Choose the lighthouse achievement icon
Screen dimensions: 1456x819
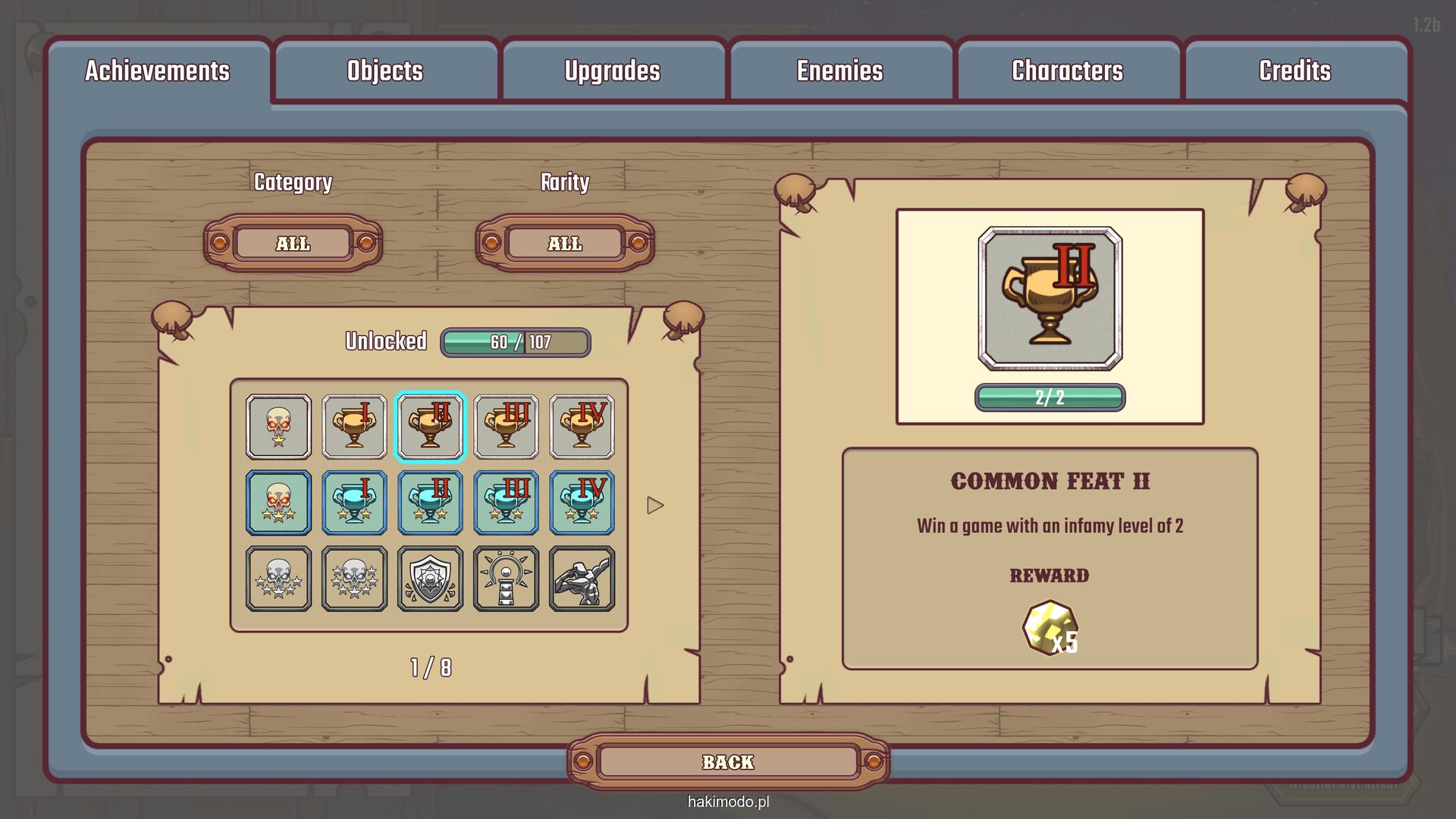coord(506,579)
